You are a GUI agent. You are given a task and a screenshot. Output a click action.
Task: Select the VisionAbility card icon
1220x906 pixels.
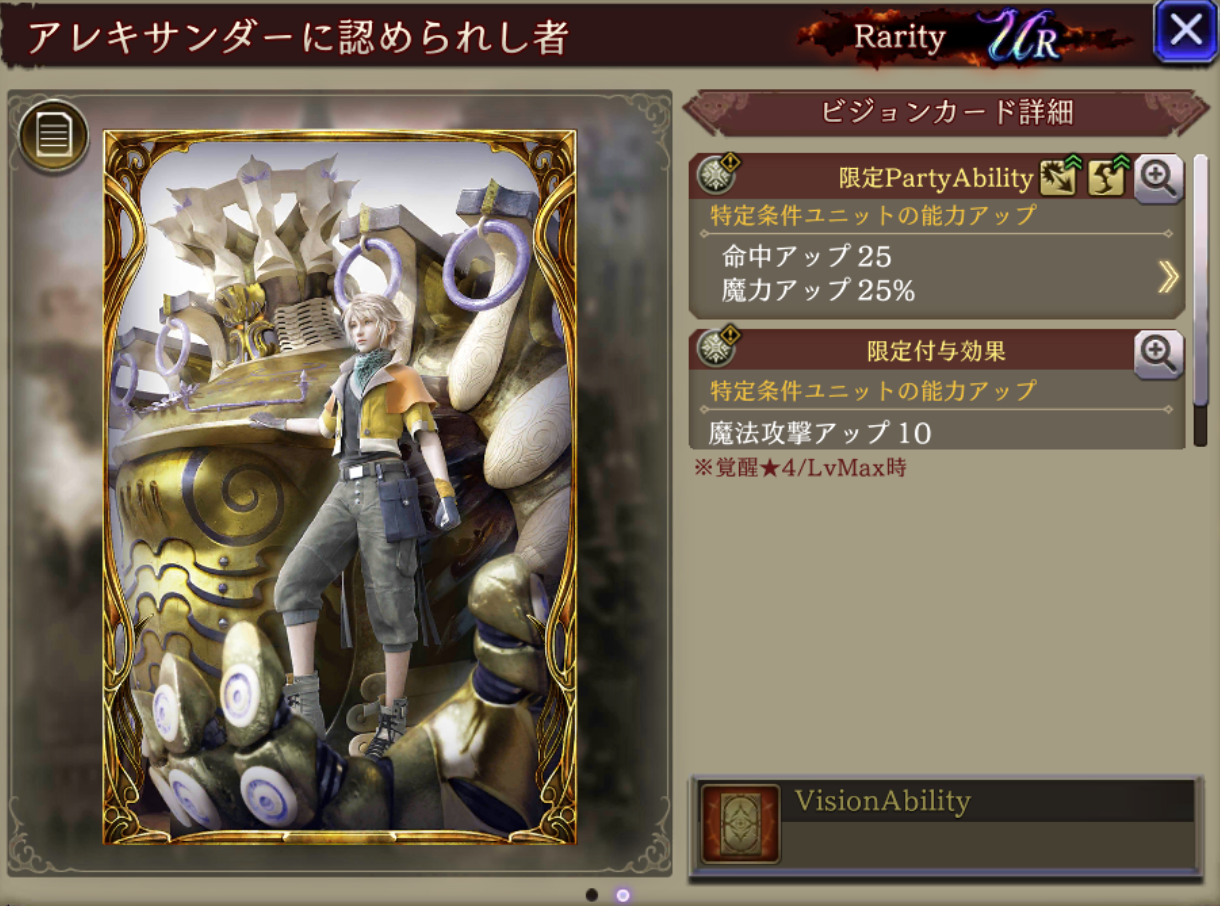coord(740,824)
